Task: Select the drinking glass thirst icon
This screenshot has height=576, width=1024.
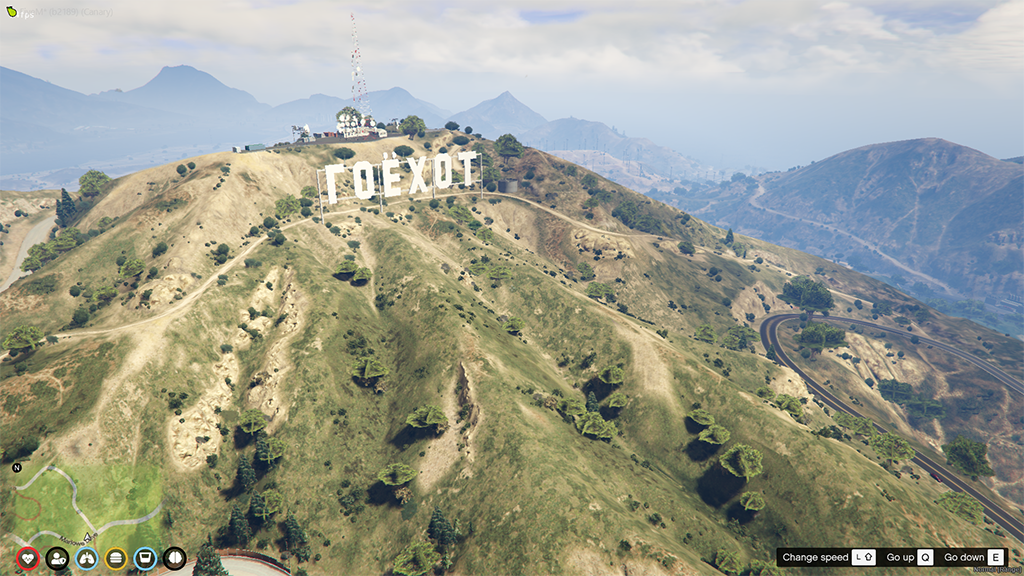Action: (145, 558)
